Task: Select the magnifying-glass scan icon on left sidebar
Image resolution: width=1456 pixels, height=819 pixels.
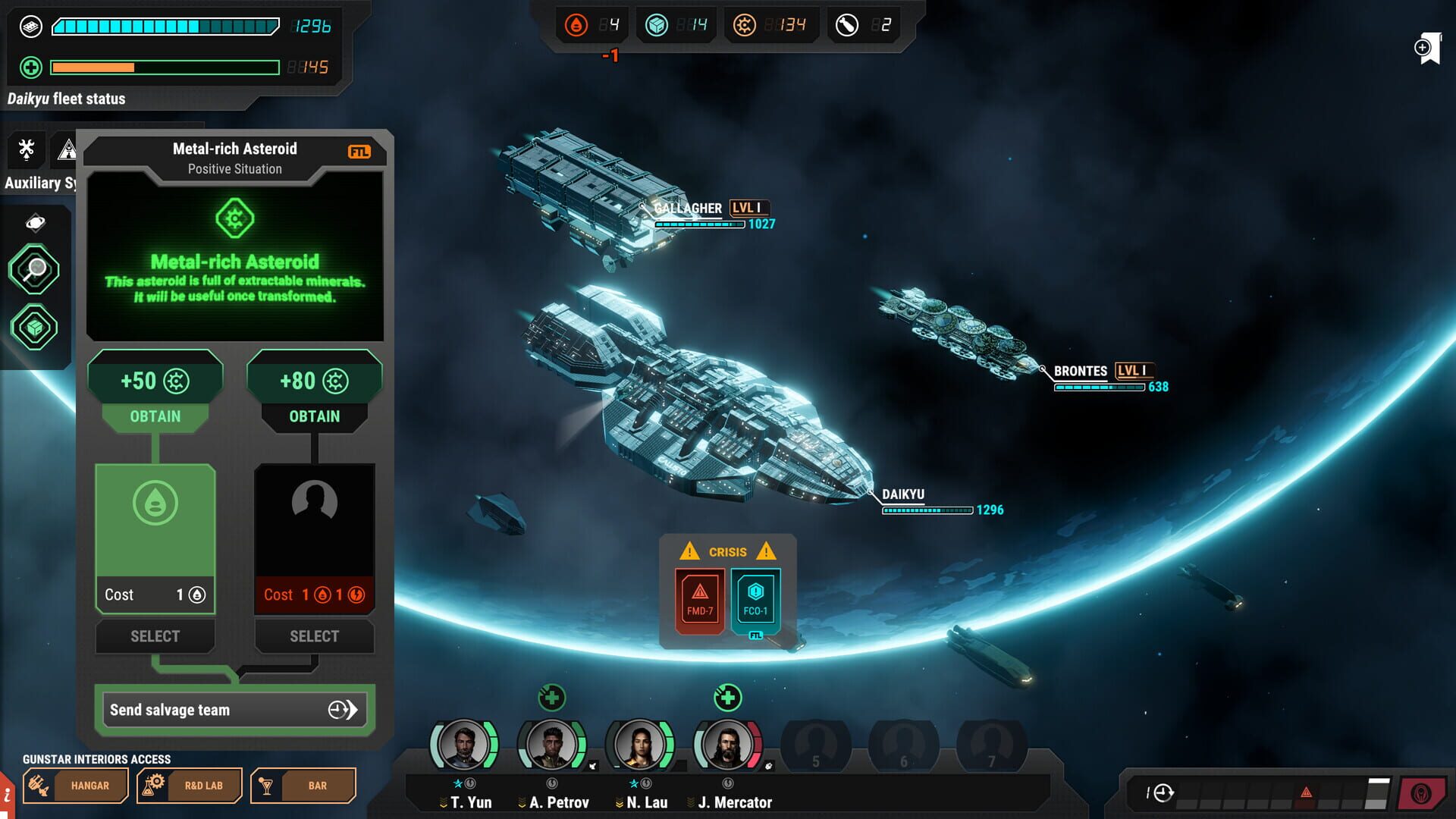Action: [36, 269]
